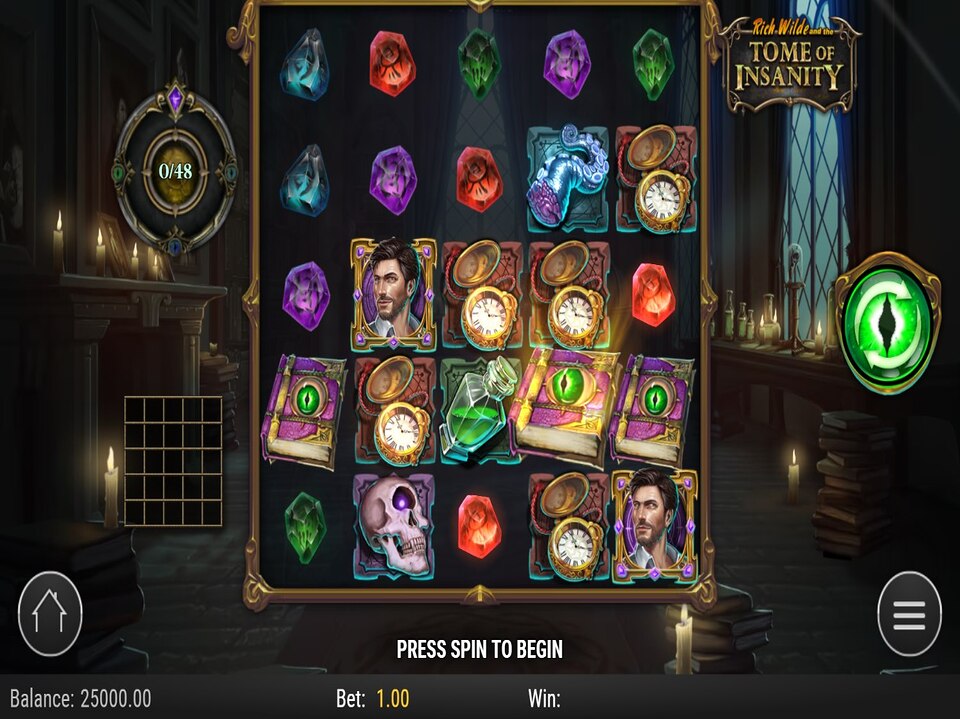Go to the home lobby
Image resolution: width=960 pixels, height=719 pixels.
pos(50,614)
